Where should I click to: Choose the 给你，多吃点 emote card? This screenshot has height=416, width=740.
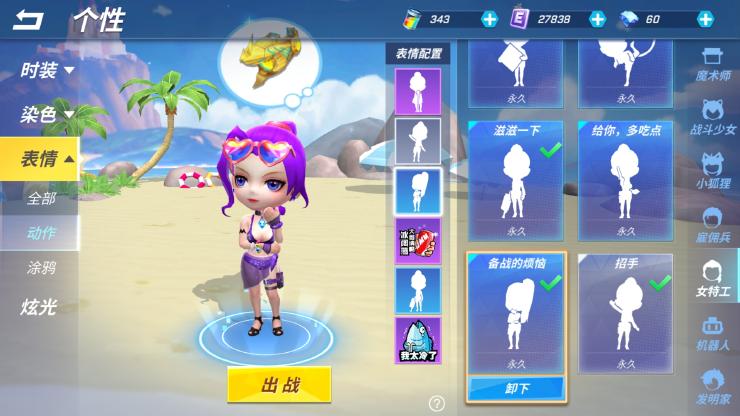pyautogui.click(x=626, y=180)
